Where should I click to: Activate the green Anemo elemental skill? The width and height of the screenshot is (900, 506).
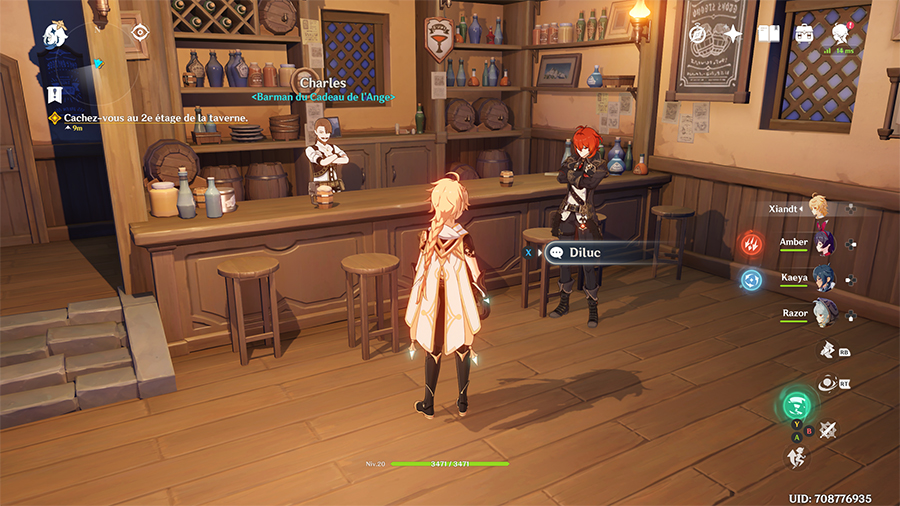pyautogui.click(x=797, y=406)
